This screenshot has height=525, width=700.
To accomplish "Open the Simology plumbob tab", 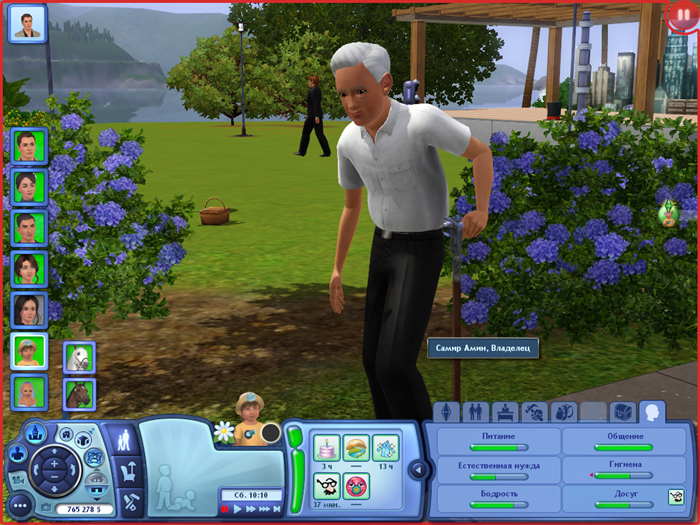I will tap(446, 412).
